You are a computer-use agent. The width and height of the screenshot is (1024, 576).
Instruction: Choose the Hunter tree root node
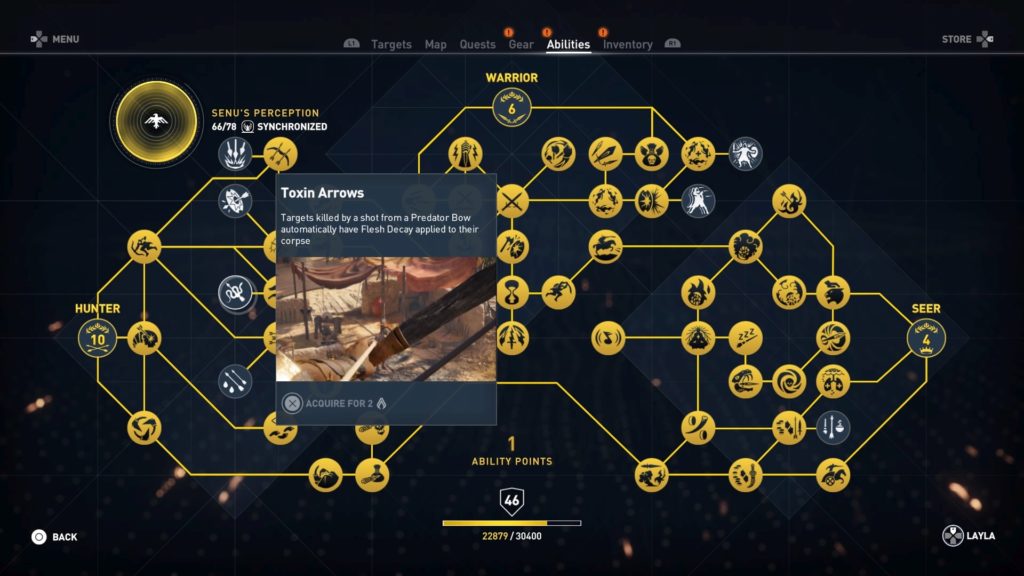(98, 338)
